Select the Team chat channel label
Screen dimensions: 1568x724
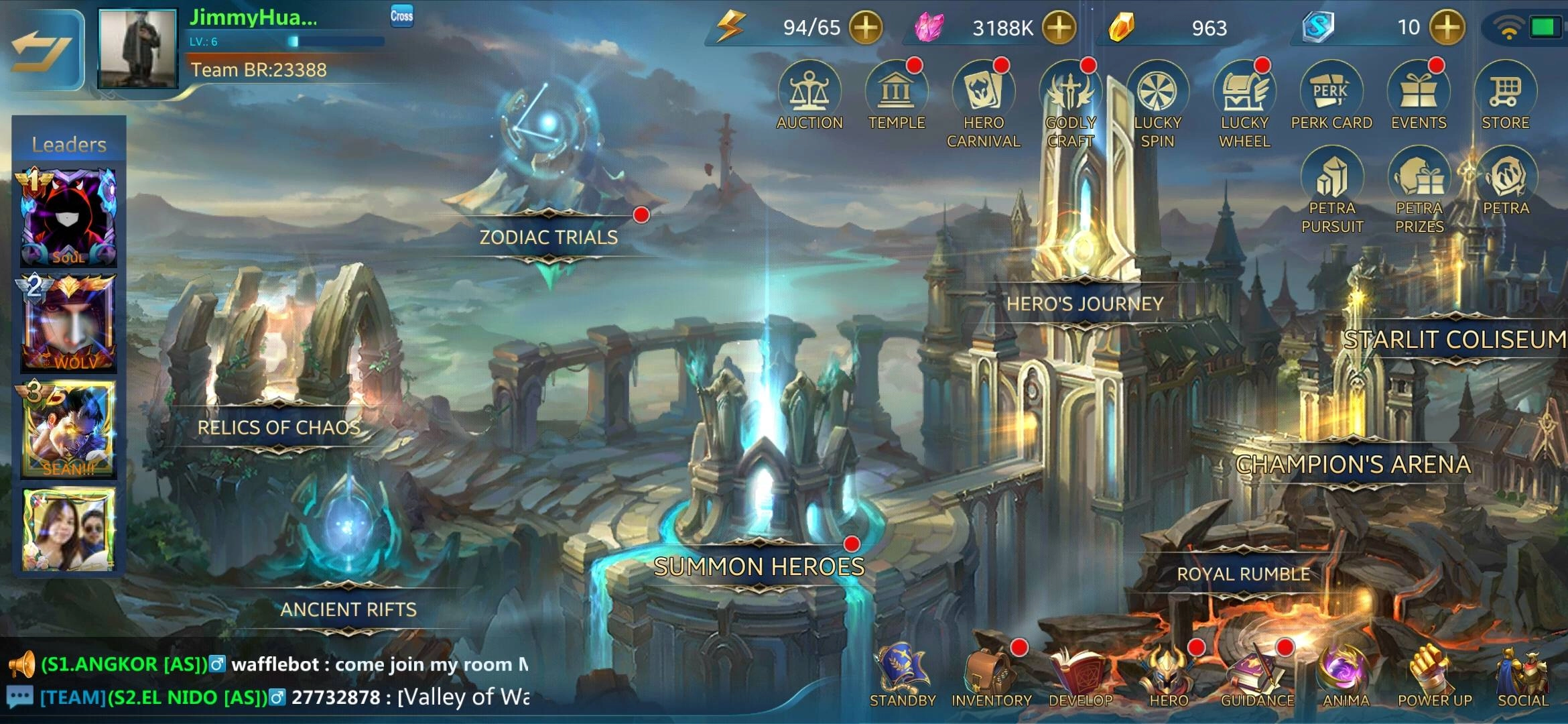(74, 698)
